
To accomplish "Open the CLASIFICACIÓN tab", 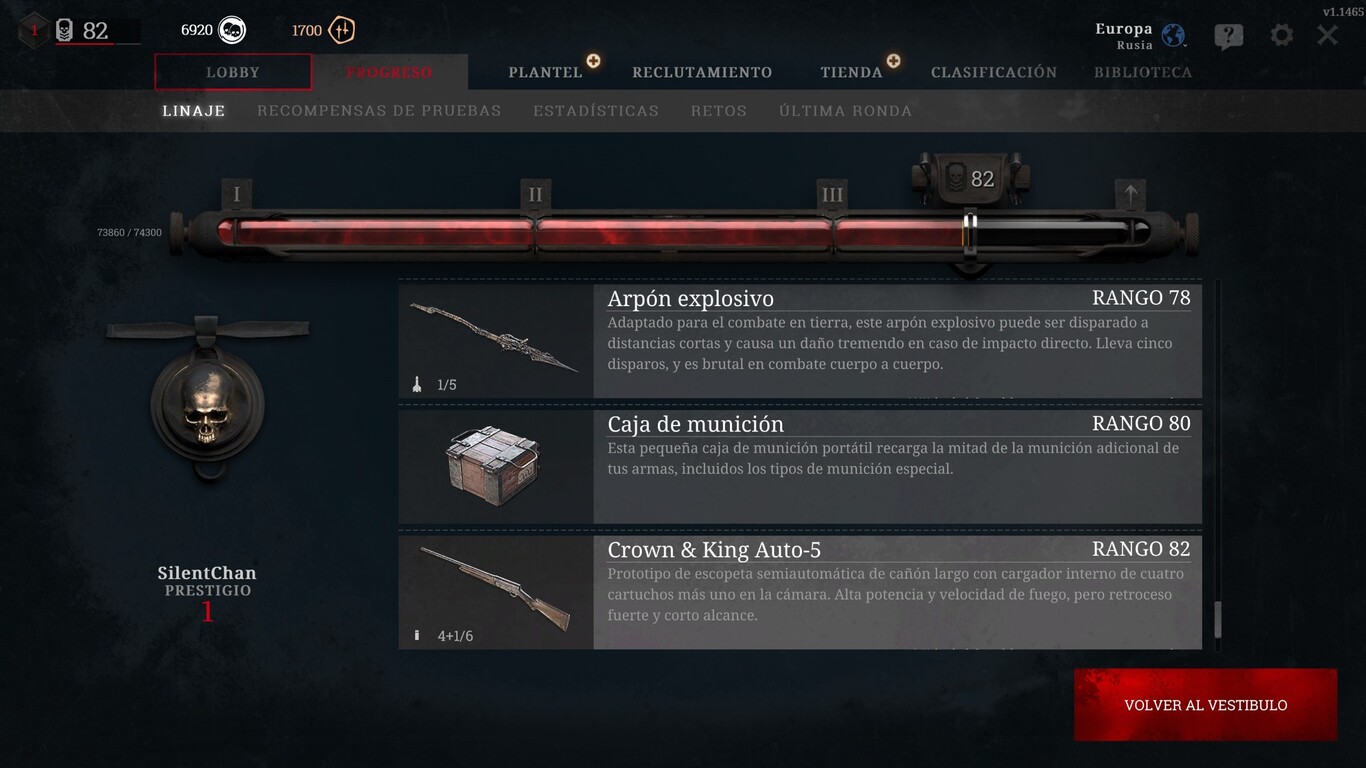I will (994, 72).
